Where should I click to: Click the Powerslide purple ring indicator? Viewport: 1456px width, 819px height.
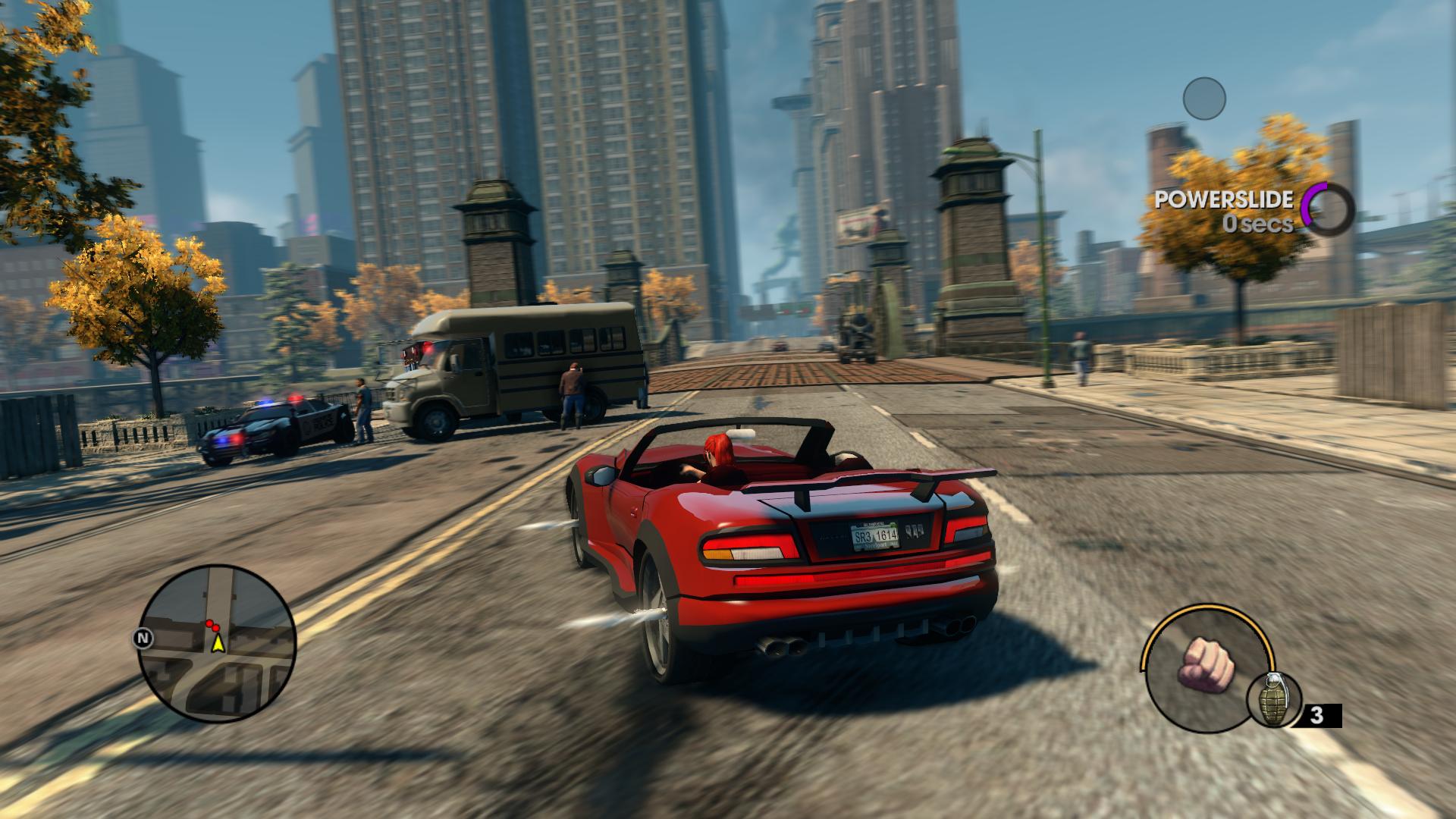coord(1327,209)
